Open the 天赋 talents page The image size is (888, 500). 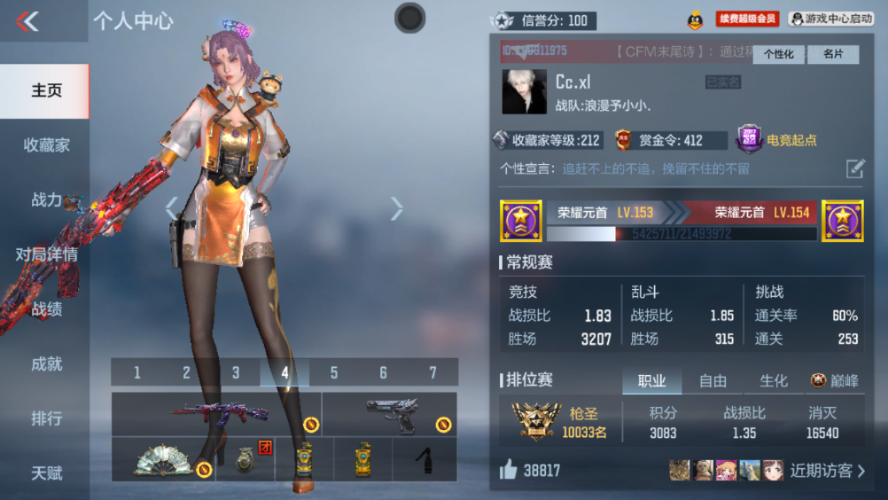coord(46,472)
